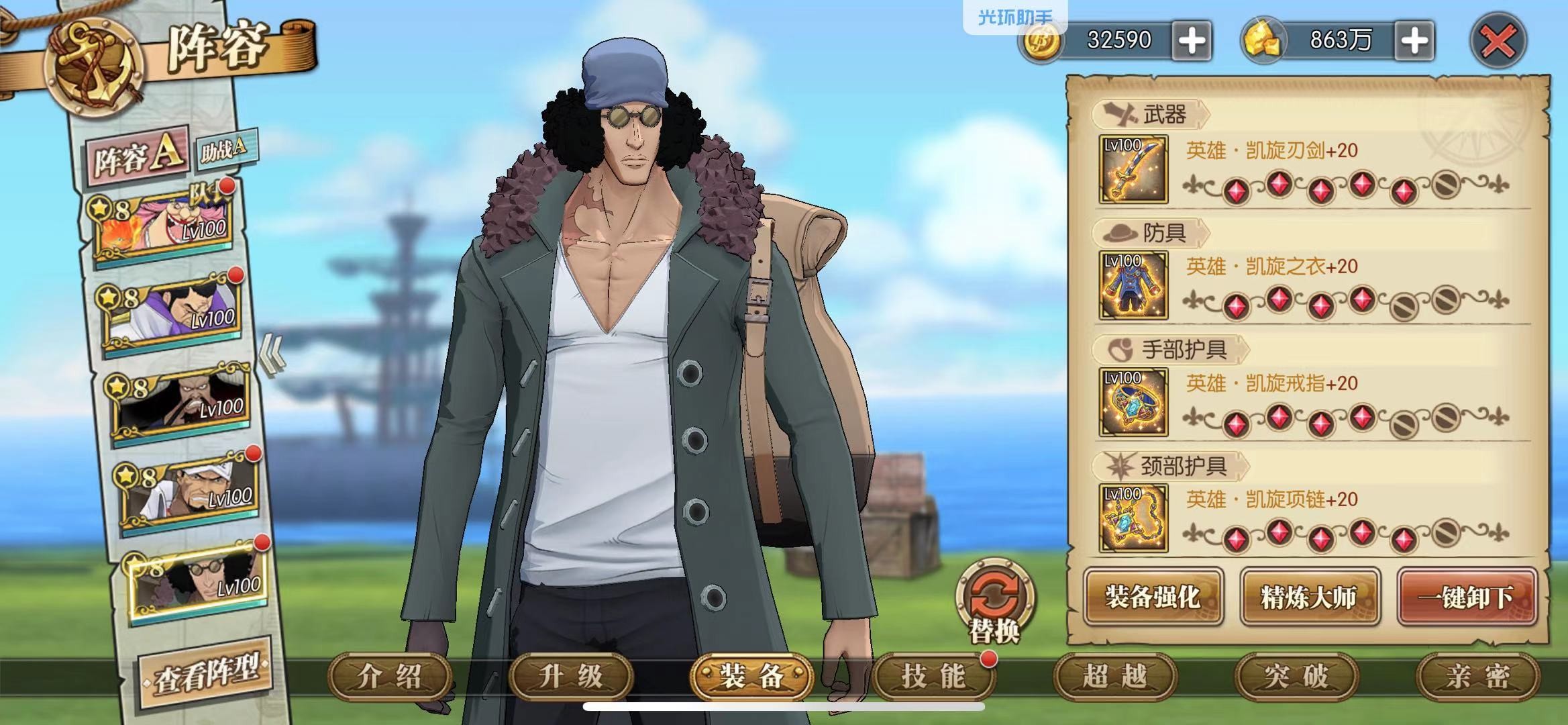Go to the 突破 breakthrough tab
Image resolution: width=1568 pixels, height=725 pixels.
[1296, 676]
